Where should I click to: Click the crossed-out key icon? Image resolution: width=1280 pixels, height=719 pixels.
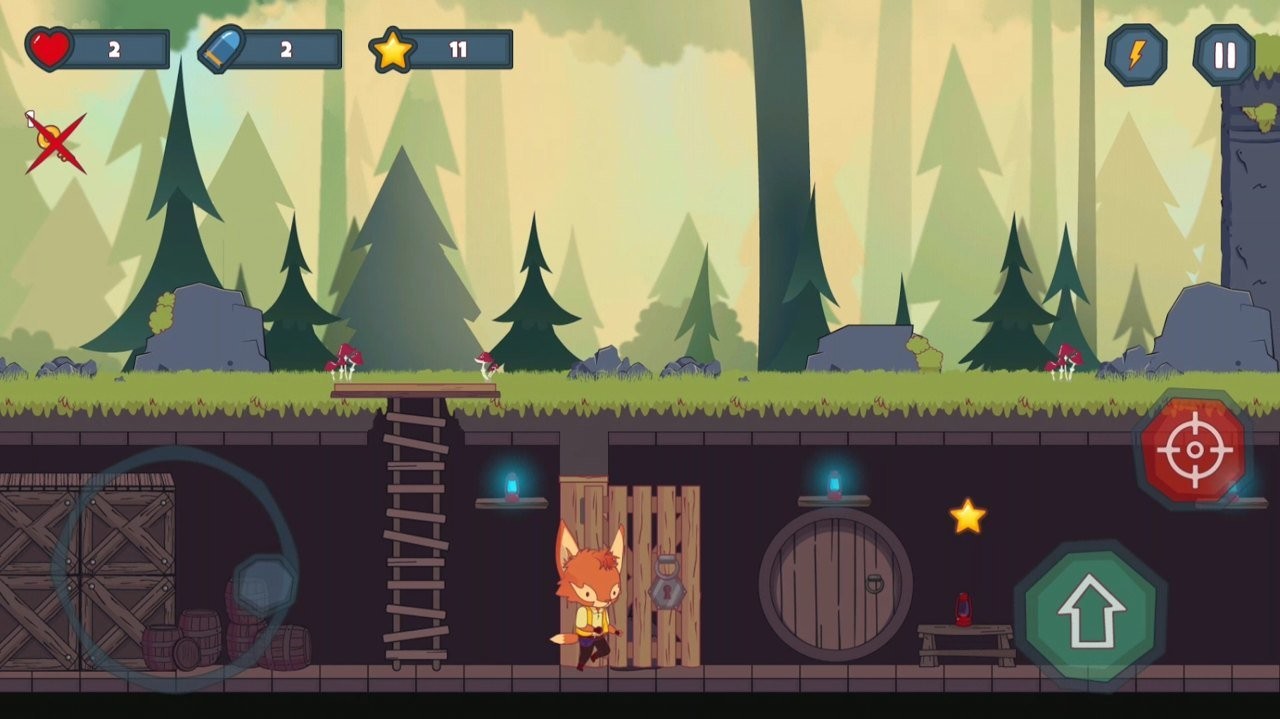point(54,142)
